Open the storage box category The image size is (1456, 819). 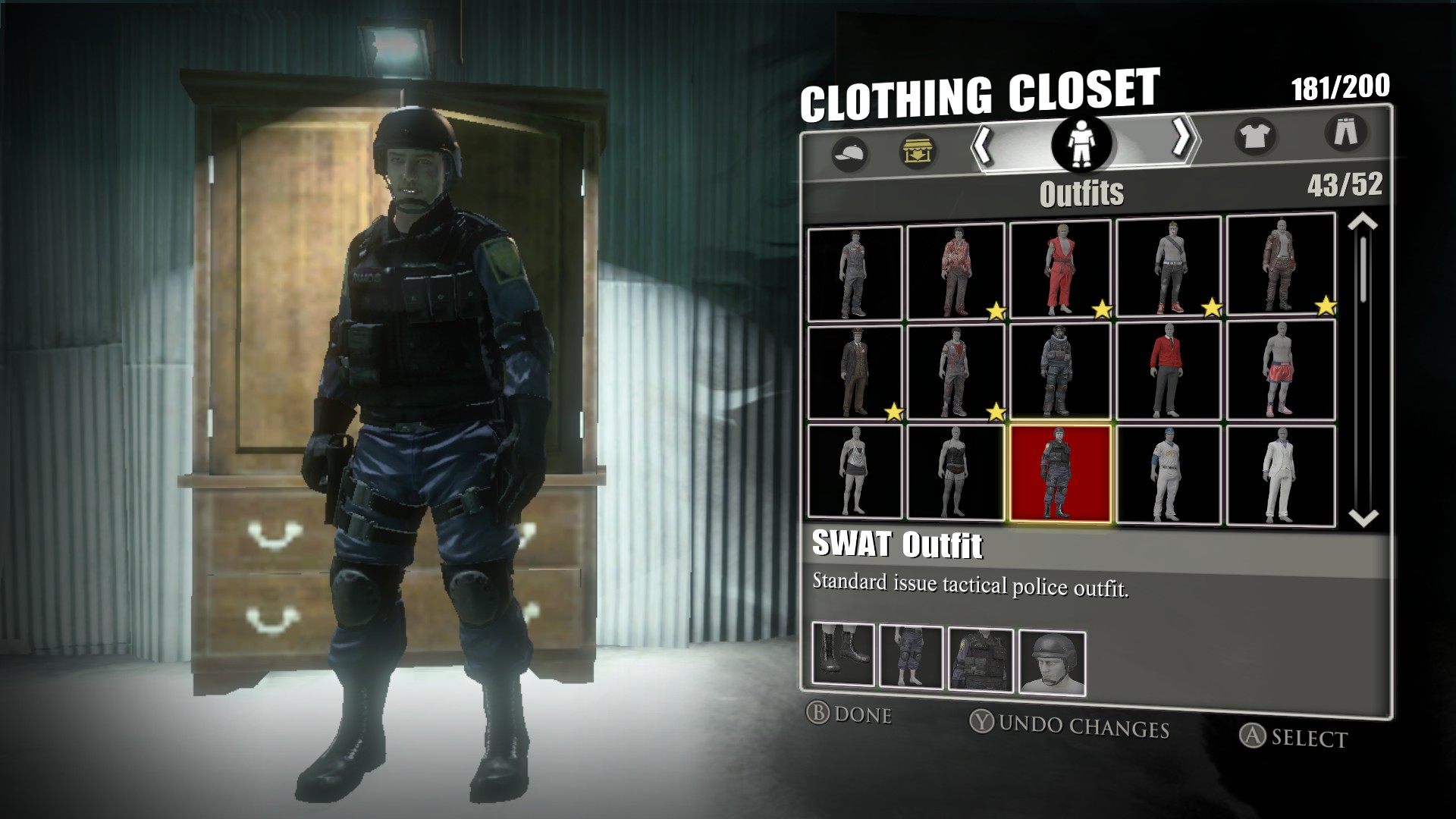pos(918,150)
